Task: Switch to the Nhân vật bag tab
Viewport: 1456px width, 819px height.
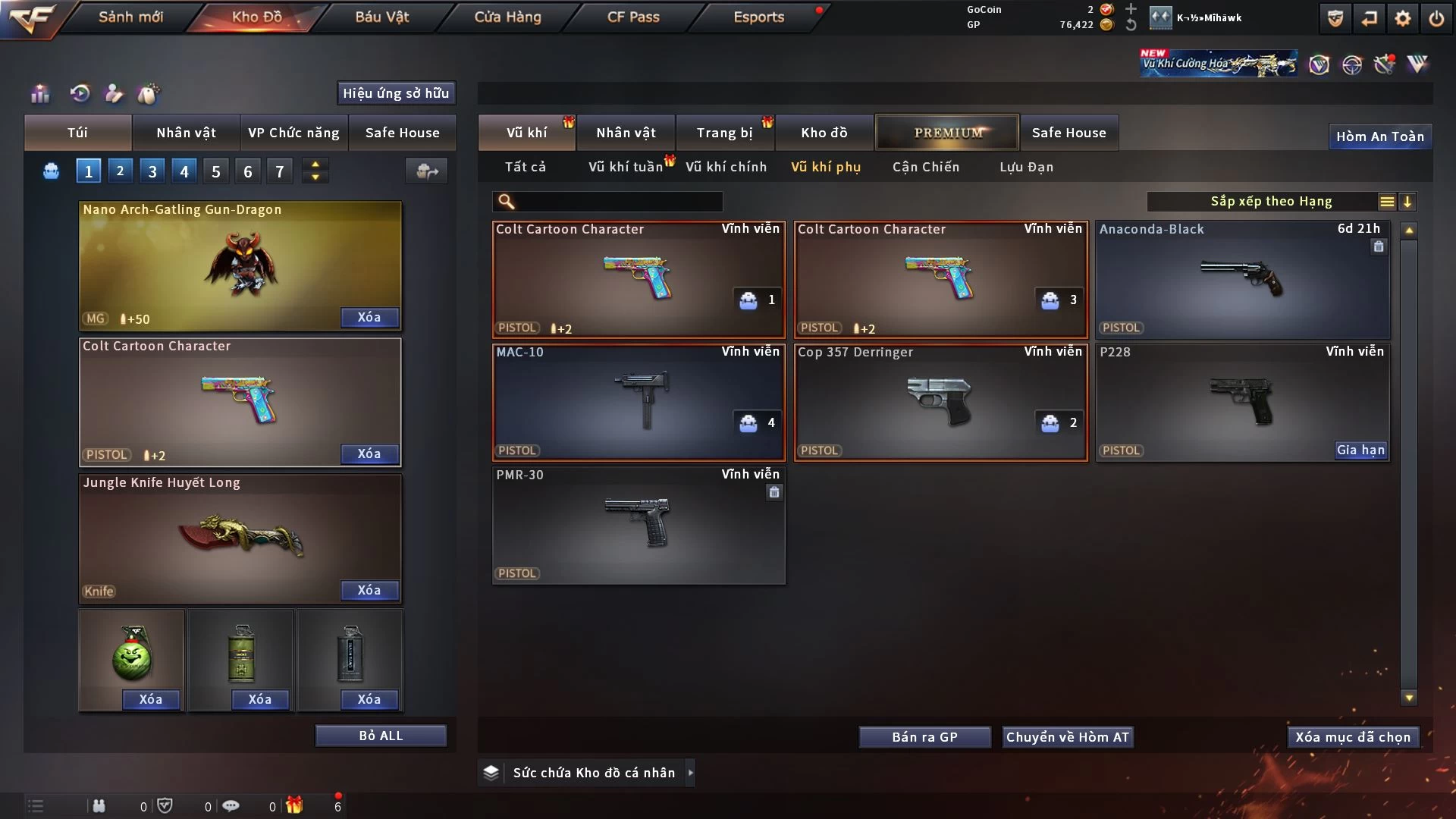Action: coord(186,133)
